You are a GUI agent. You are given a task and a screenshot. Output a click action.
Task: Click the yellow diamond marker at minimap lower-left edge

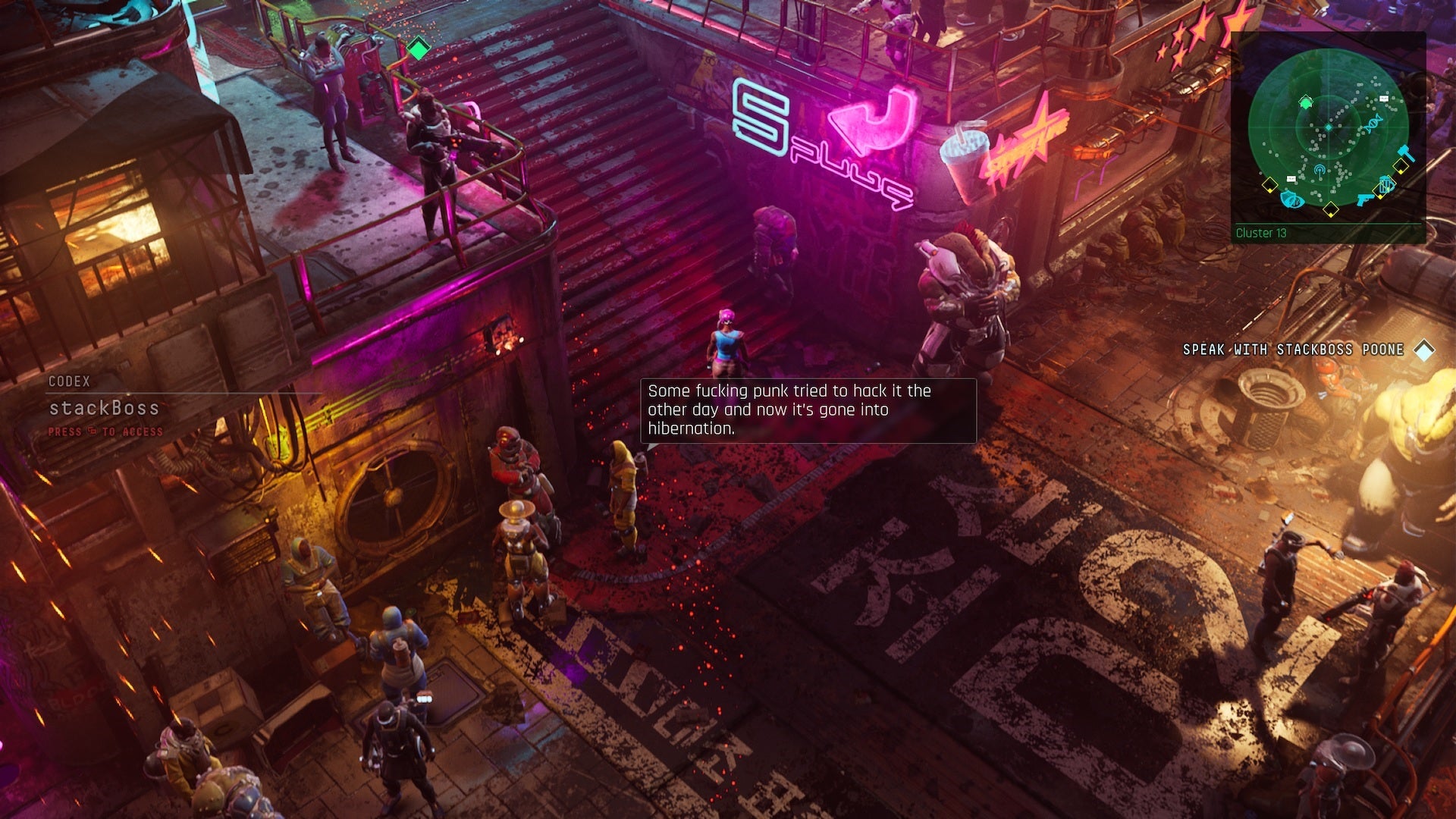coord(1269,184)
